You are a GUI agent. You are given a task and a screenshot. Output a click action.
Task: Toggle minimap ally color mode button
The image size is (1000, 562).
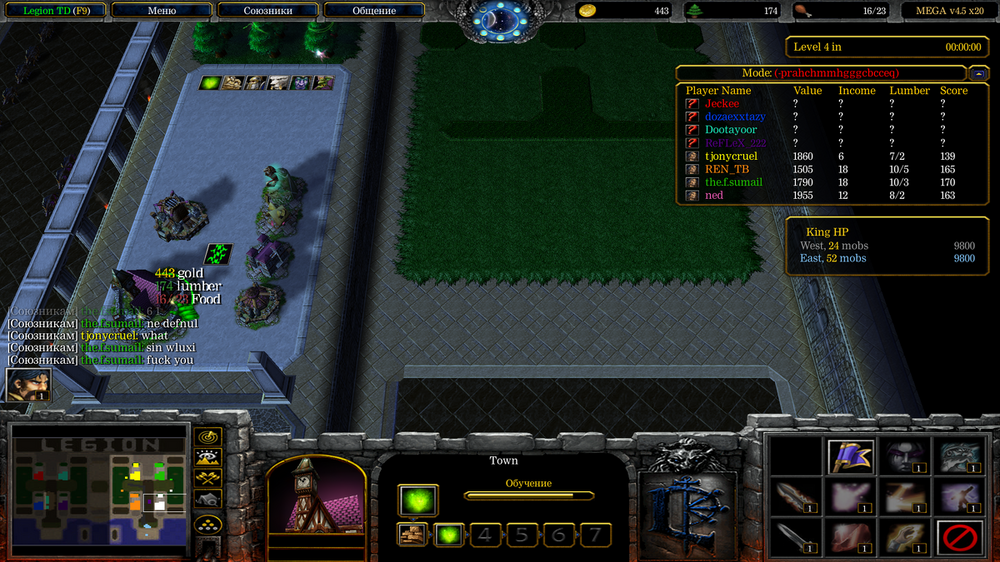pyautogui.click(x=208, y=479)
